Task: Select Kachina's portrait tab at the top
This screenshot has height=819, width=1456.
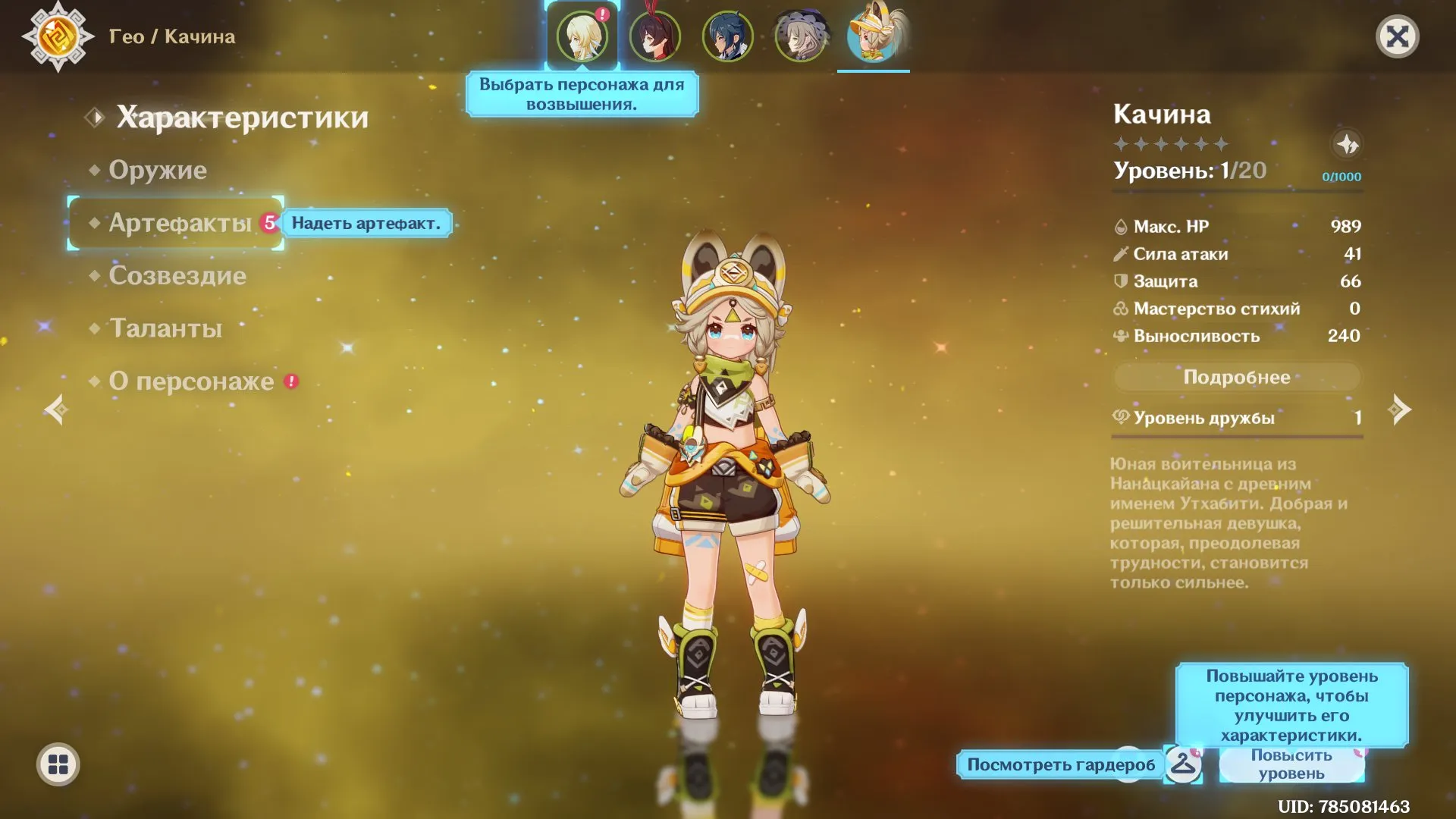Action: [x=874, y=36]
